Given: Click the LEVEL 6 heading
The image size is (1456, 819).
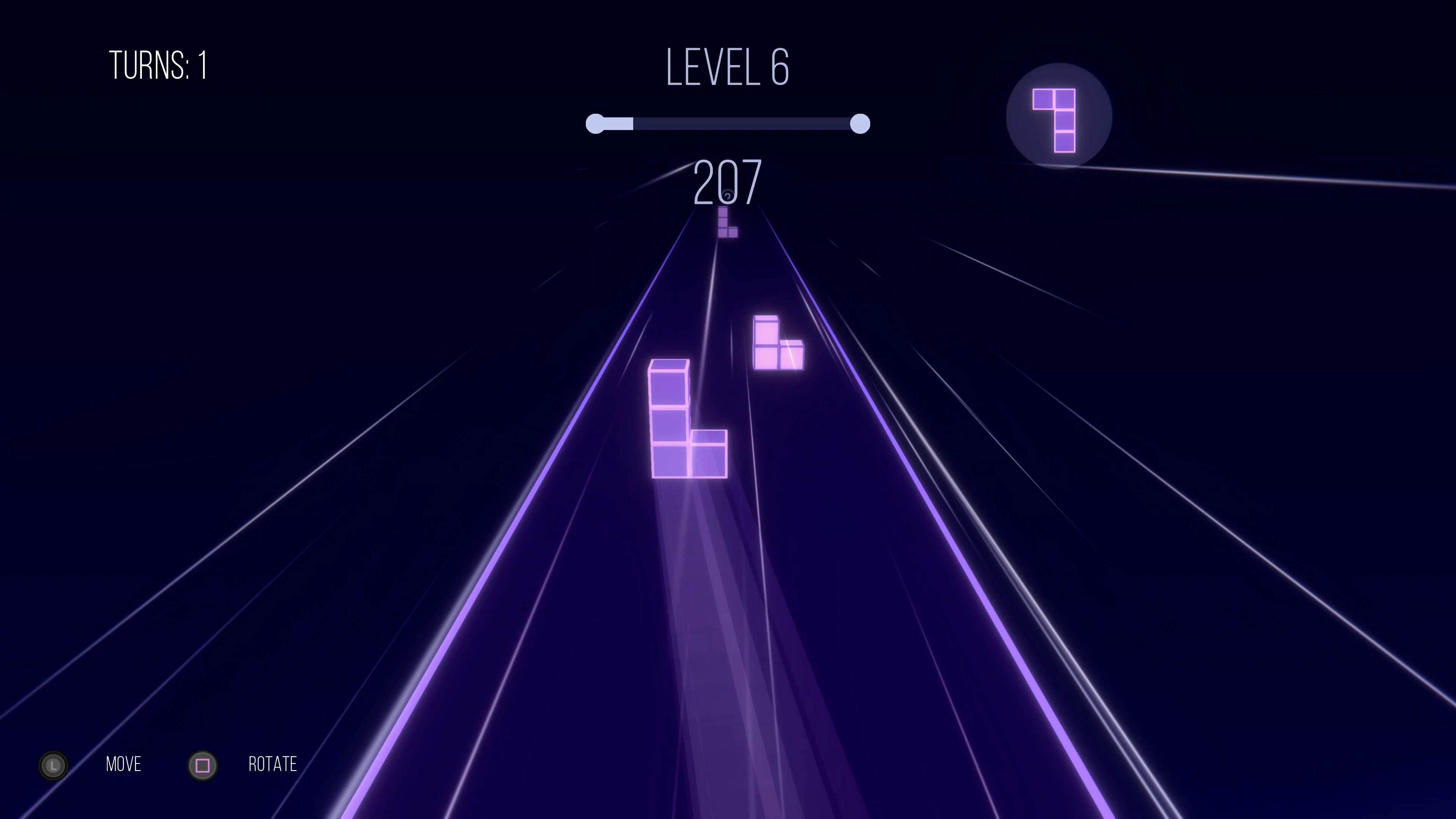Looking at the screenshot, I should point(728,67).
